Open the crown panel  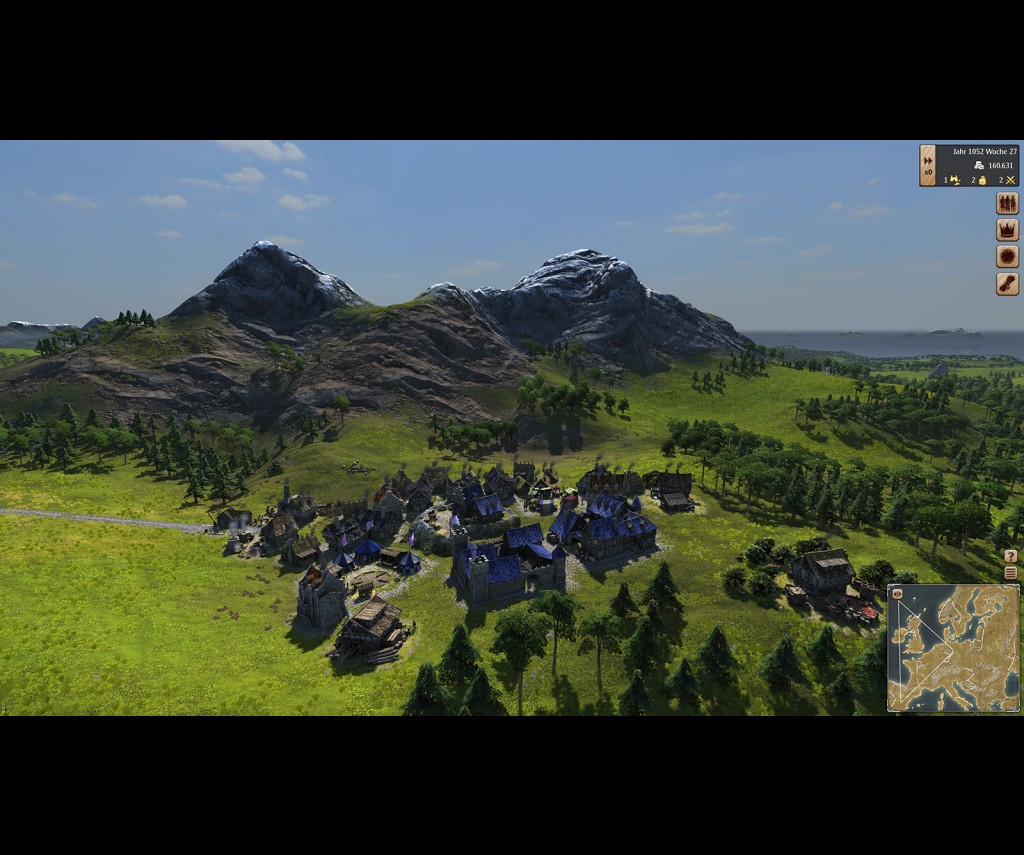click(1007, 230)
